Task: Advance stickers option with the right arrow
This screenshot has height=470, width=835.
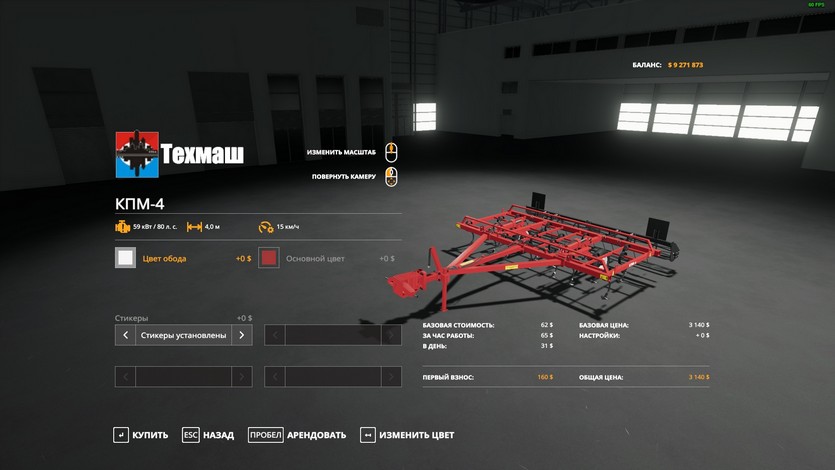Action: click(241, 335)
